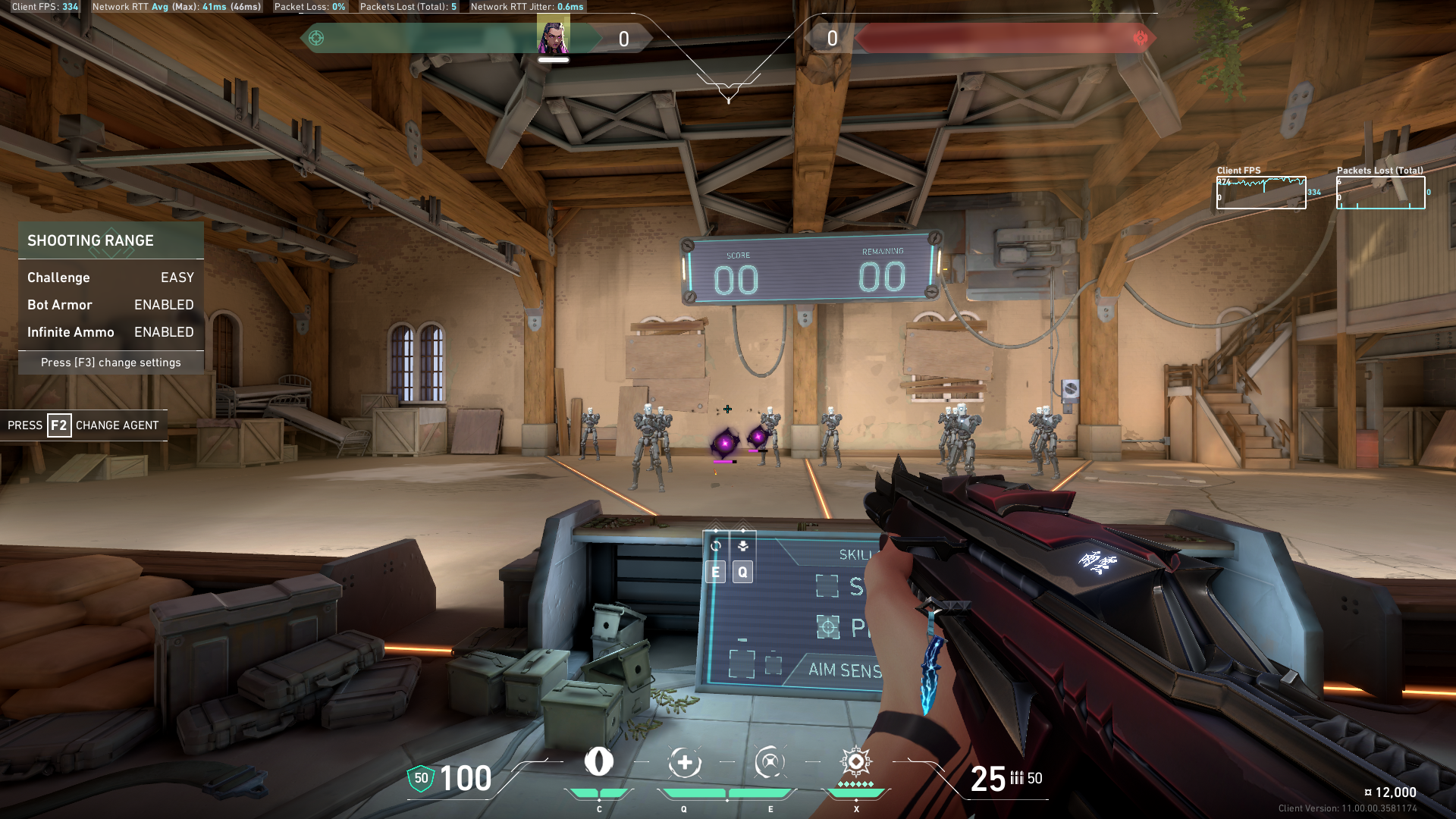Select the Devour ability icon
Image resolution: width=1456 pixels, height=819 pixels.
[x=684, y=763]
